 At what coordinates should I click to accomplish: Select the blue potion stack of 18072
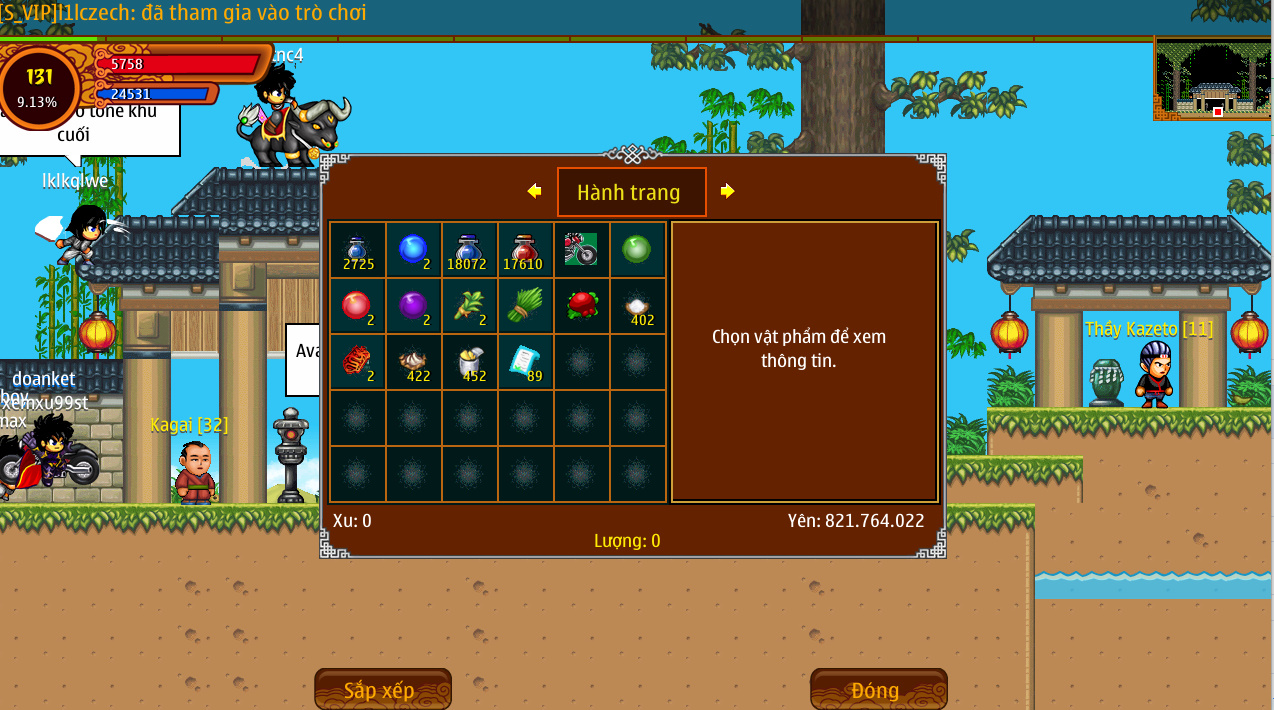pyautogui.click(x=469, y=250)
